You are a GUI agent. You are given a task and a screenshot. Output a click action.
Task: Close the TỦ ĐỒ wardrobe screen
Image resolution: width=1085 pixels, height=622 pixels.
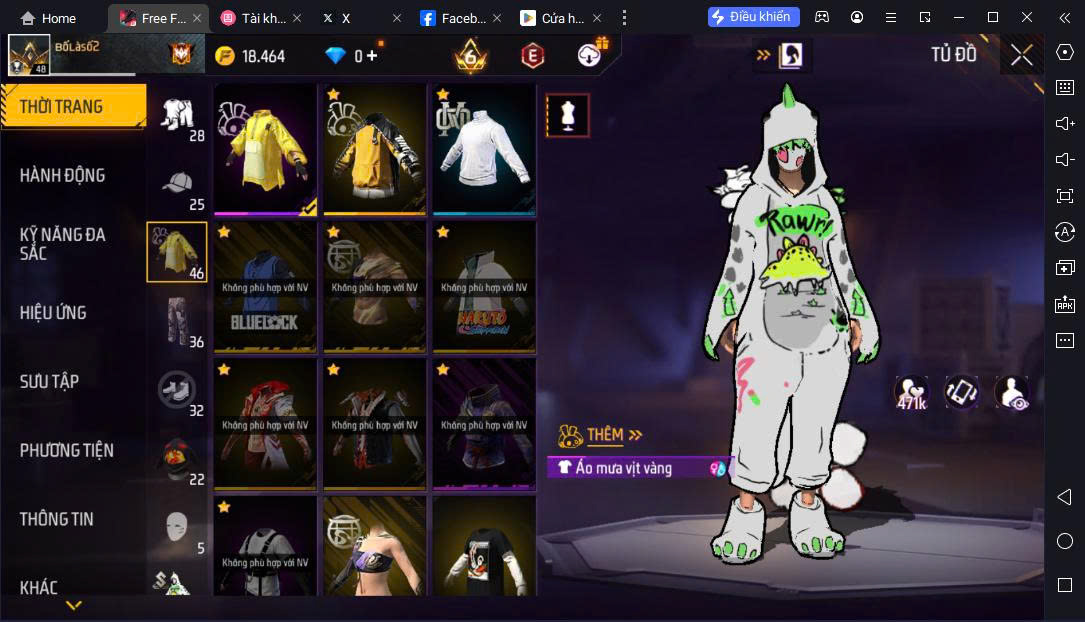coord(1021,55)
